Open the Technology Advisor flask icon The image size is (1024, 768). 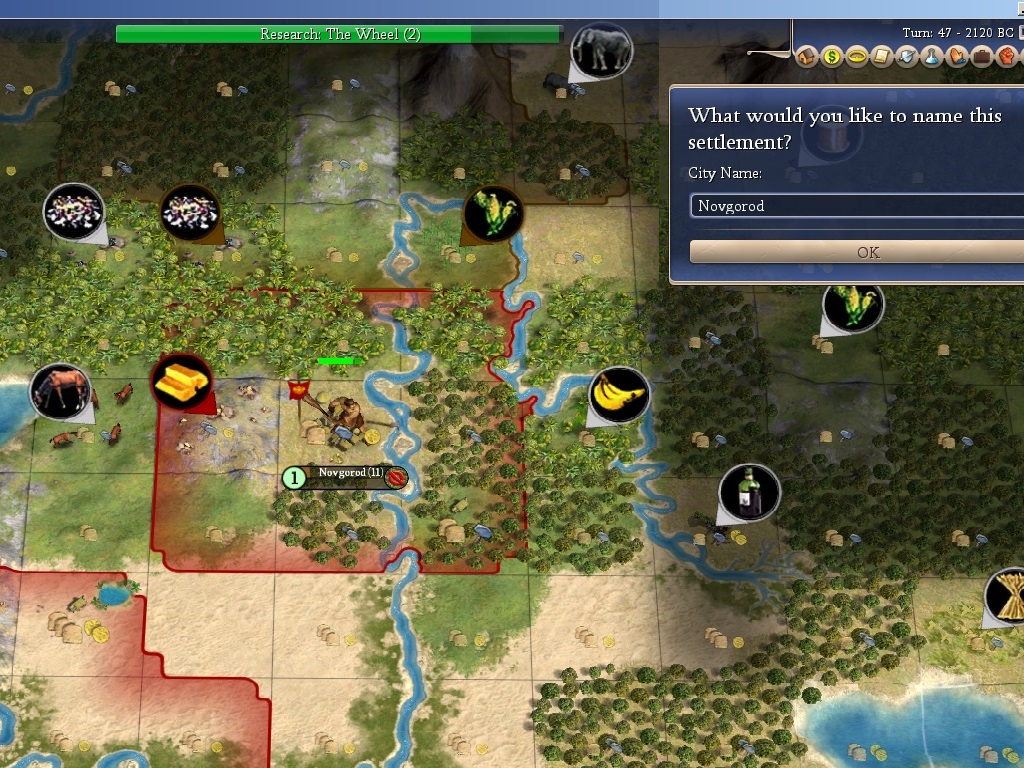click(x=931, y=57)
